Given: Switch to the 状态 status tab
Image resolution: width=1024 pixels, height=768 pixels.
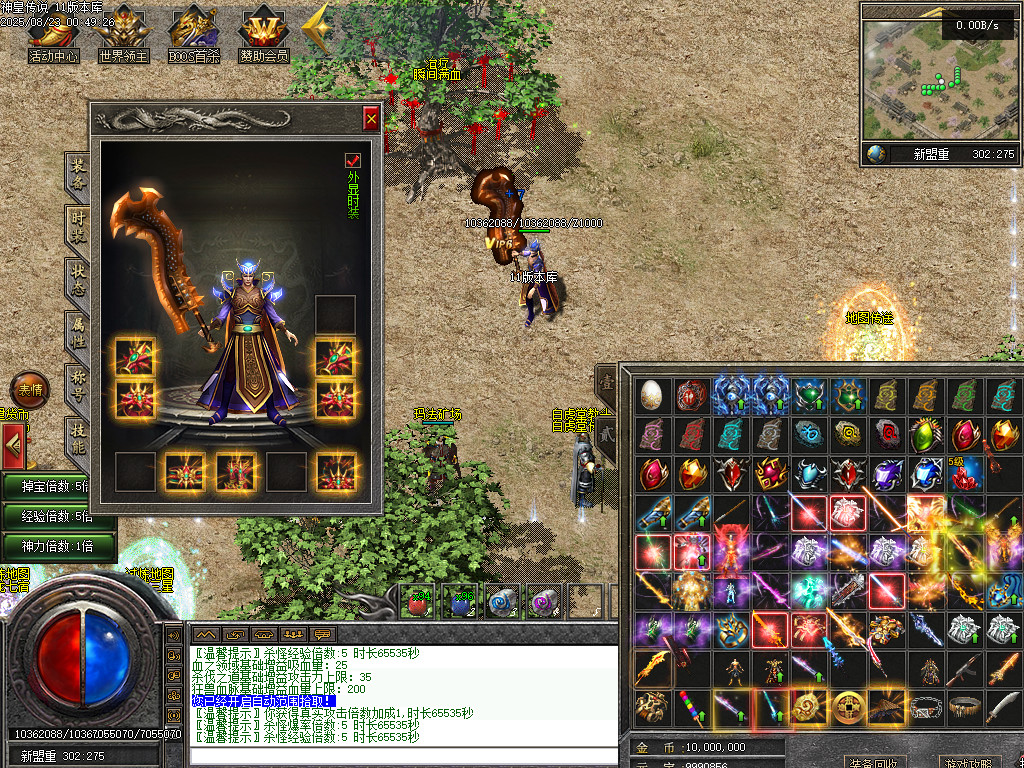Looking at the screenshot, I should (x=78, y=278).
